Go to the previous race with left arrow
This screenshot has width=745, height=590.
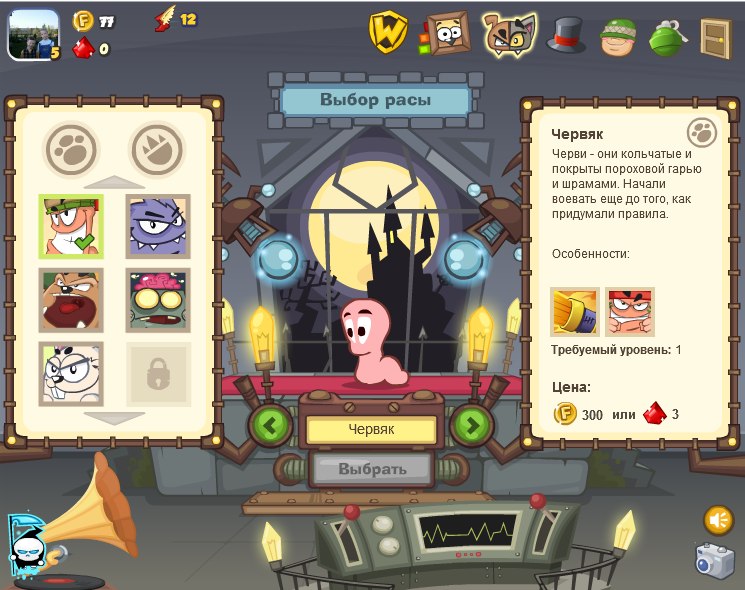point(270,425)
